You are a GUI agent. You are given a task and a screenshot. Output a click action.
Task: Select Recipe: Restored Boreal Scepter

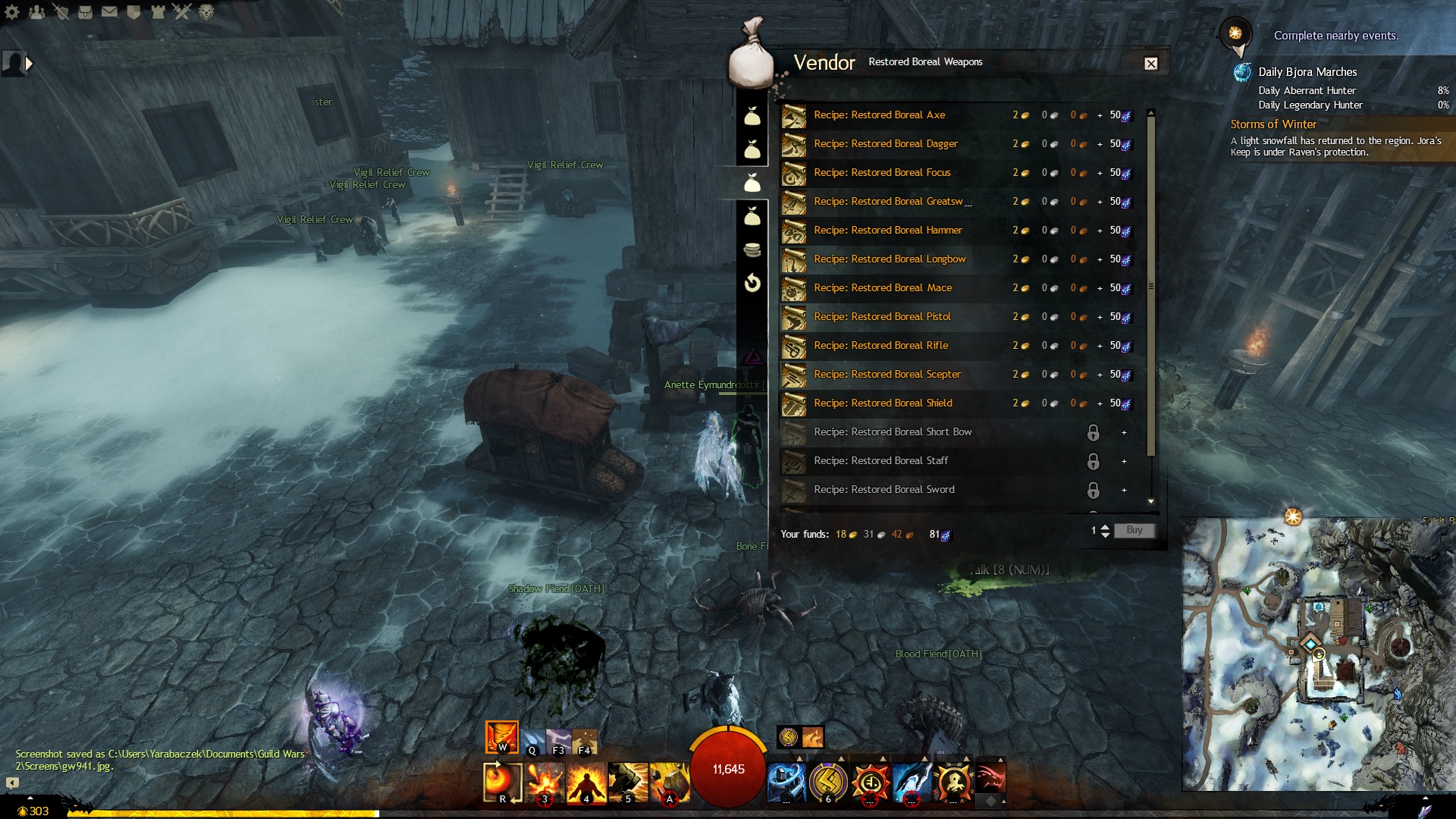[x=886, y=375]
